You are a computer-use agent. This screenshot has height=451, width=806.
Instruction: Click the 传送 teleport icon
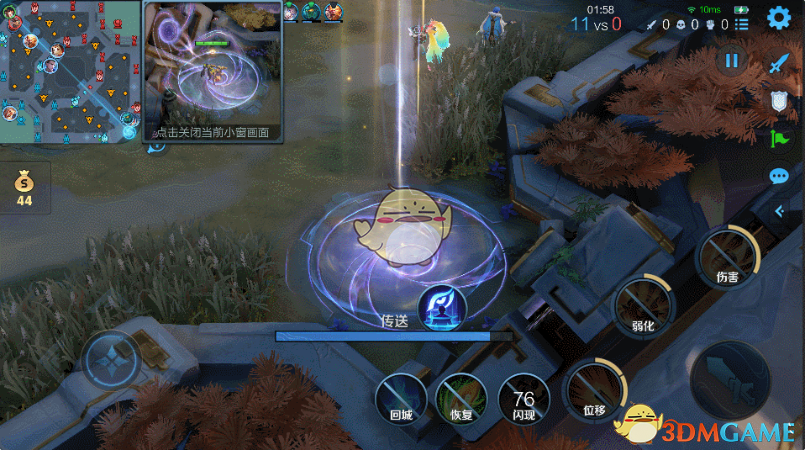[440, 306]
